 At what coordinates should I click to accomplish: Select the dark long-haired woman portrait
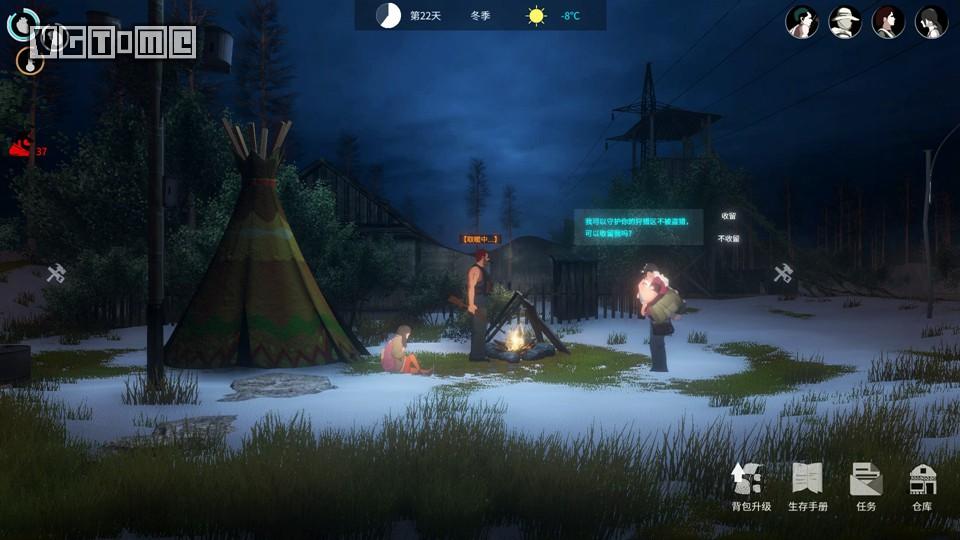pyautogui.click(x=931, y=21)
